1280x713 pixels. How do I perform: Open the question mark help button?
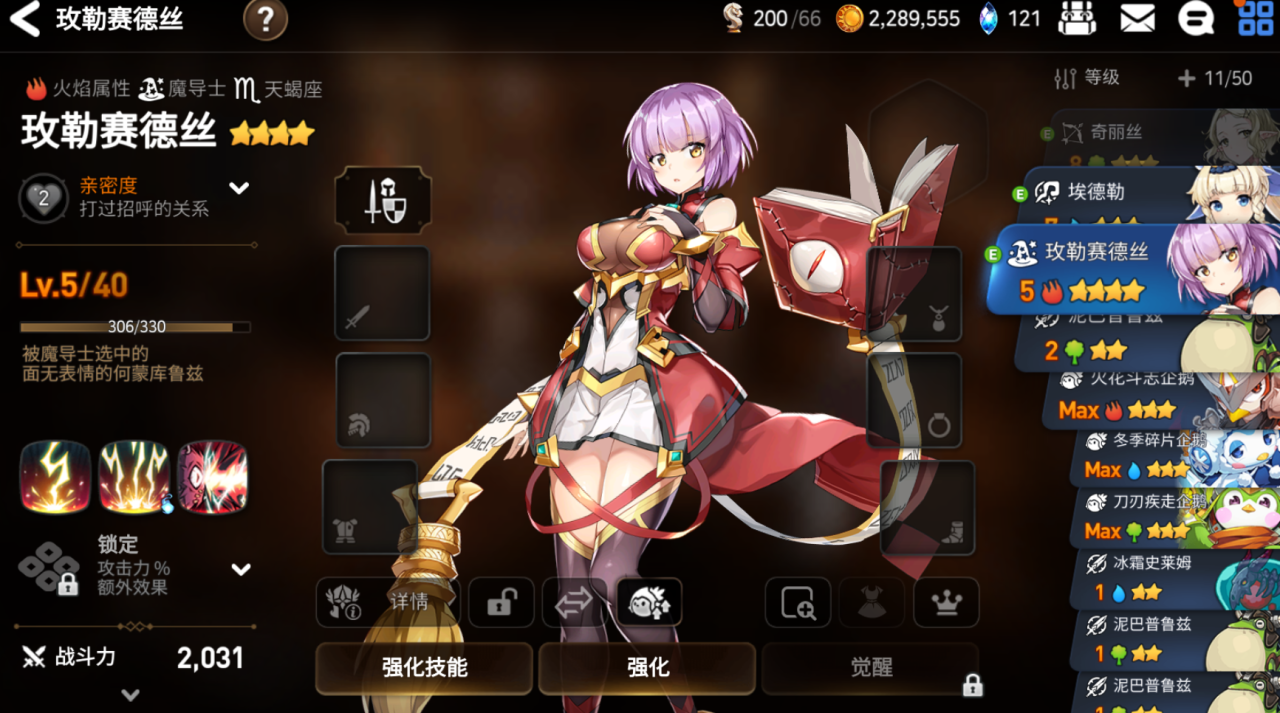click(265, 19)
